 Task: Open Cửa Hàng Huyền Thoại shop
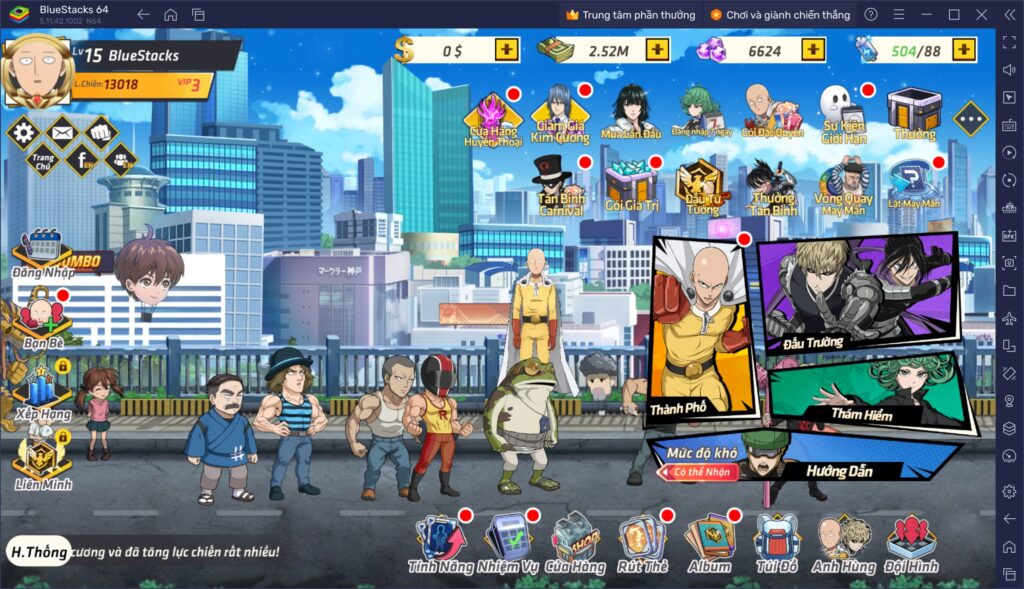click(x=493, y=118)
